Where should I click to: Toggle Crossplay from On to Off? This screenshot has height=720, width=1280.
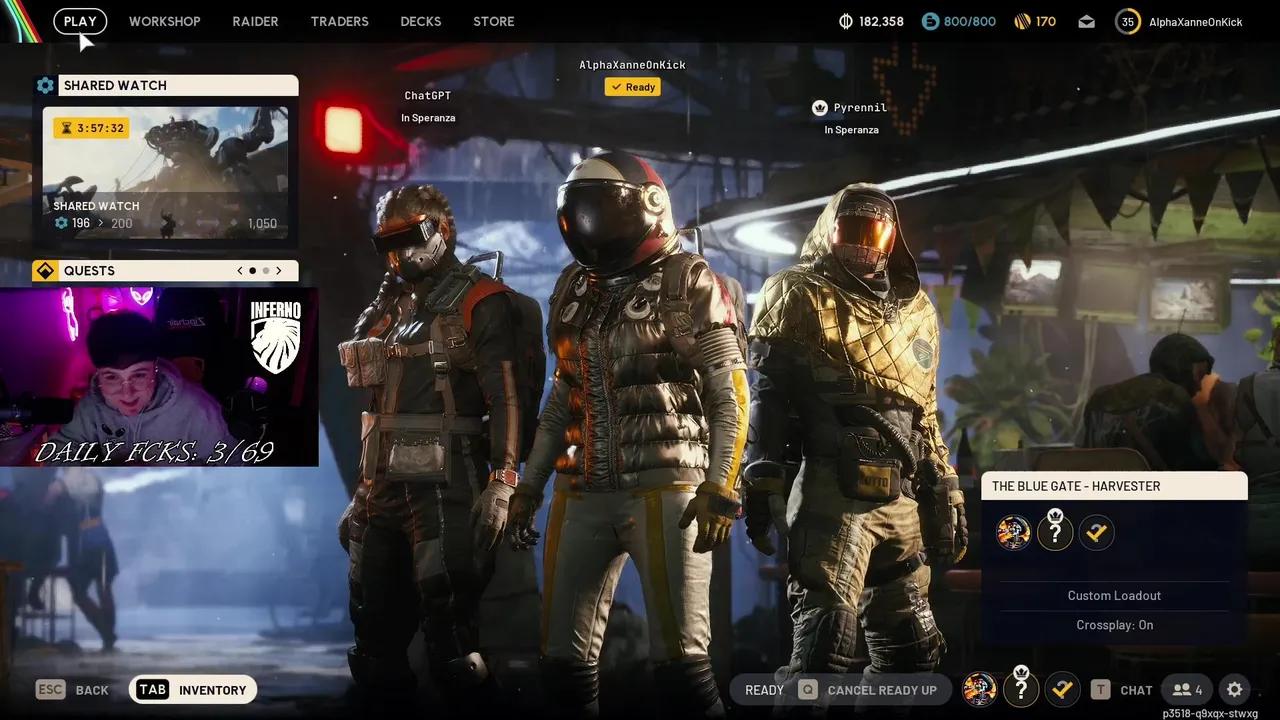coord(1114,624)
